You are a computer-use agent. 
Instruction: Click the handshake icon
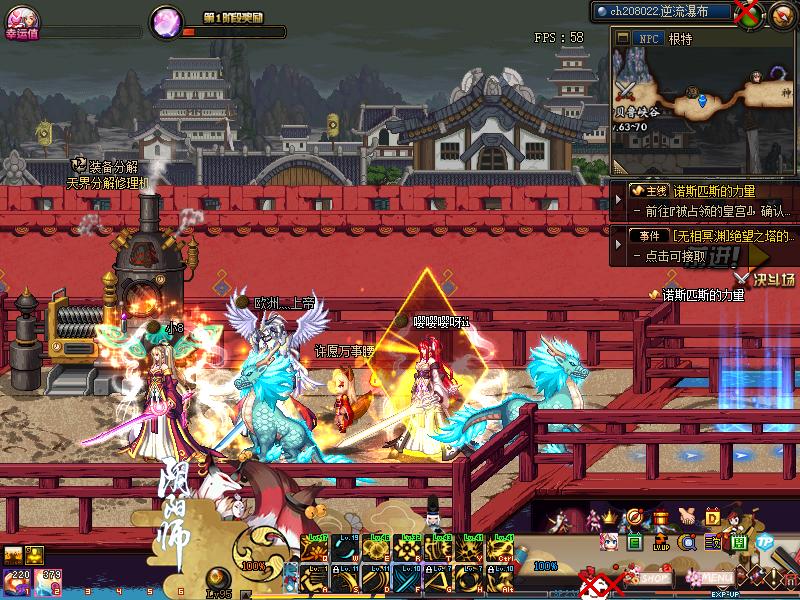pyautogui.click(x=687, y=518)
